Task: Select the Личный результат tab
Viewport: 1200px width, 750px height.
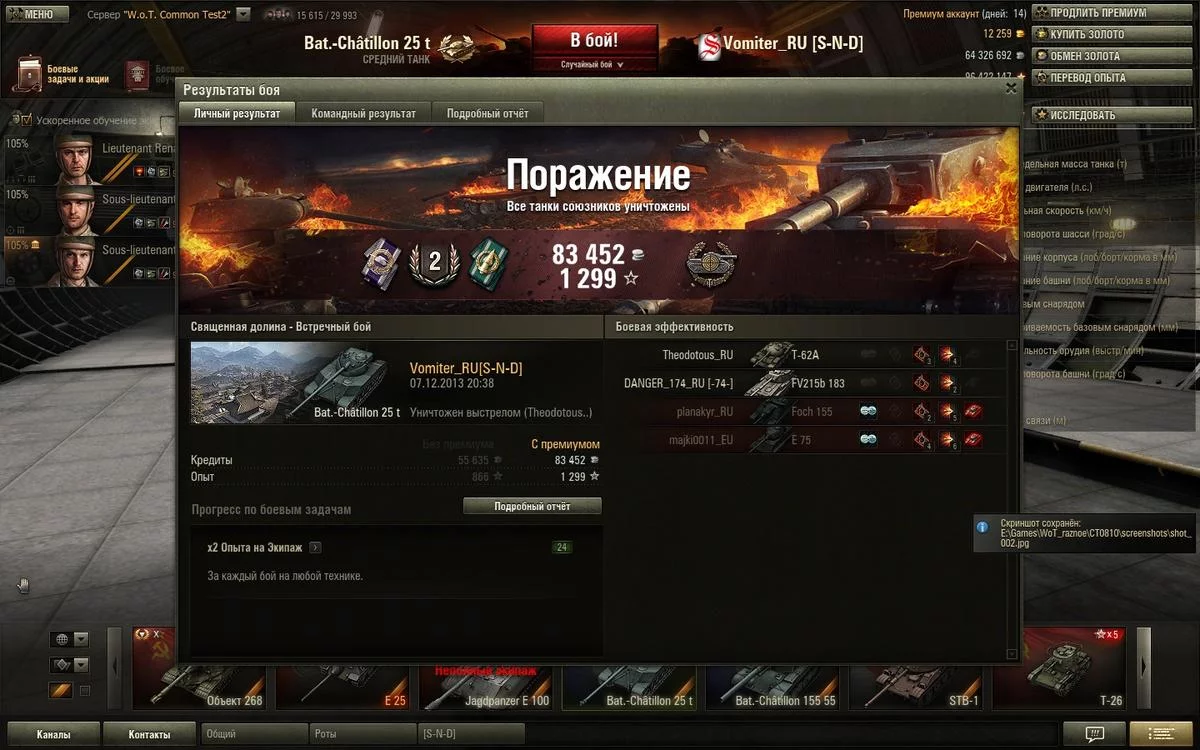Action: [237, 114]
